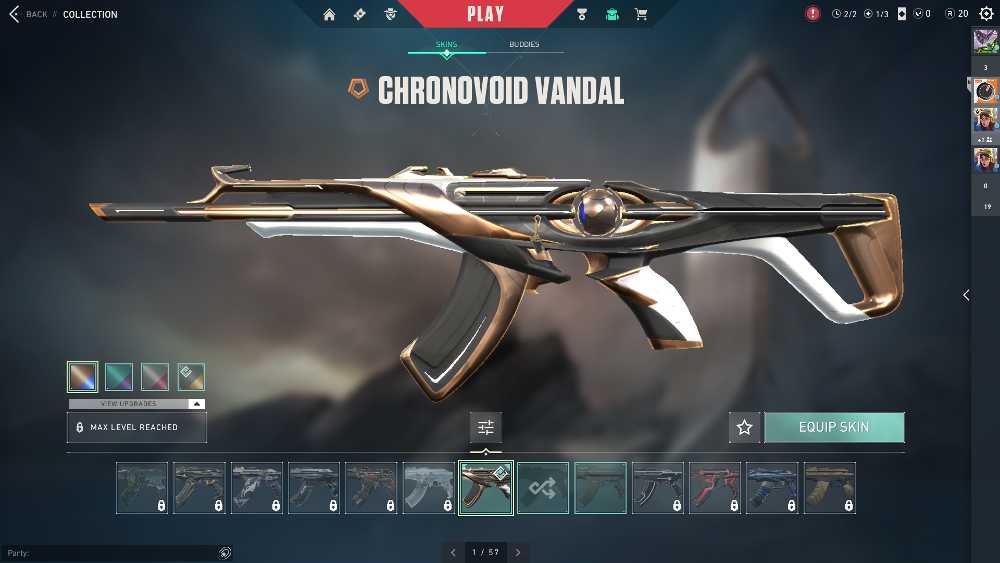Select the Skins tab
The image size is (1000, 563).
(x=446, y=45)
